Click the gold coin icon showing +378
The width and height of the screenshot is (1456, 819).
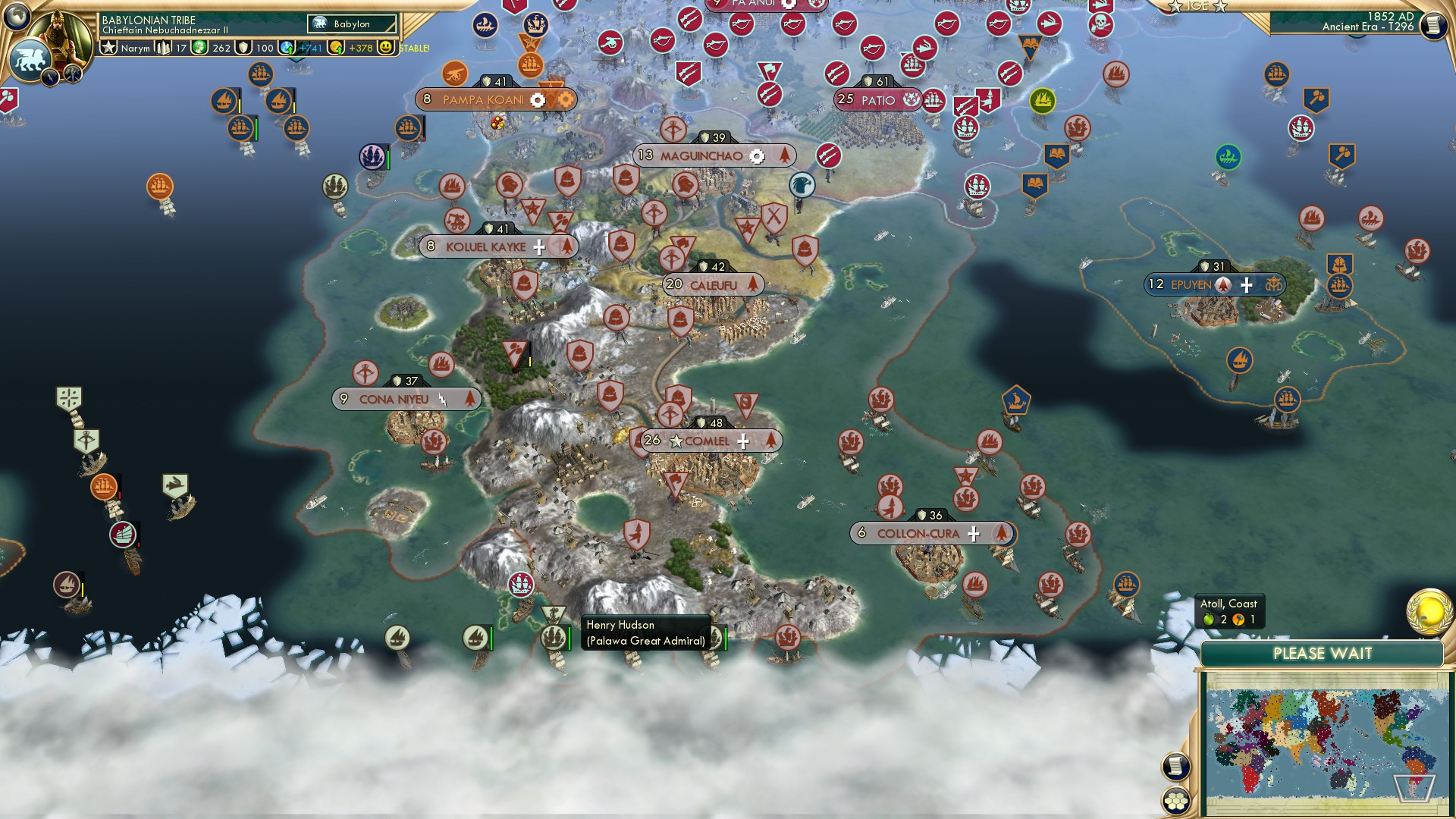click(x=334, y=48)
